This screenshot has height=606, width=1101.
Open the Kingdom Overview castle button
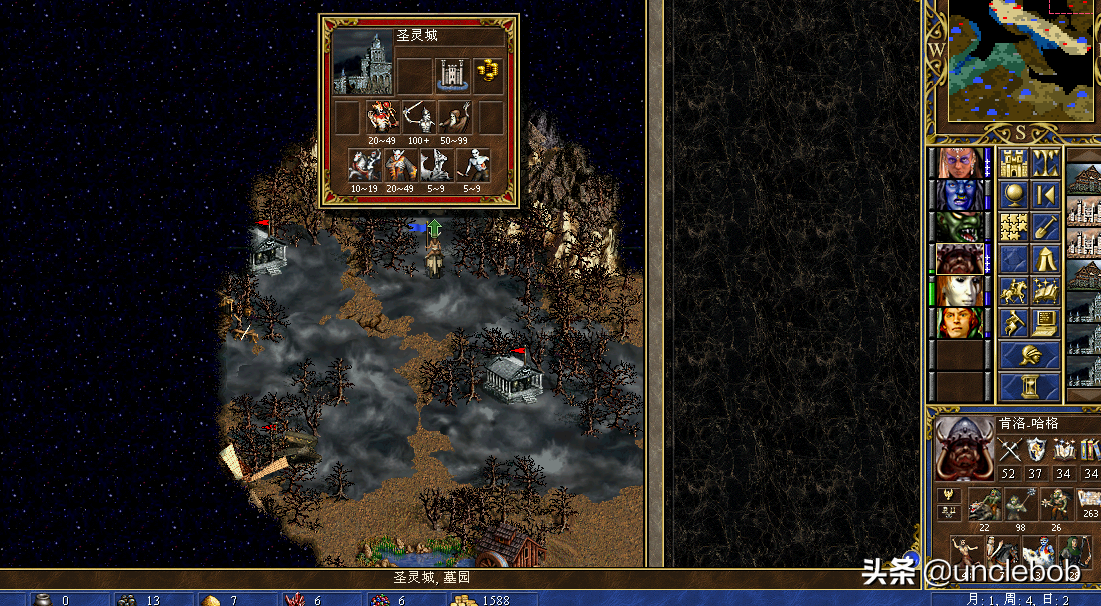click(x=1014, y=162)
